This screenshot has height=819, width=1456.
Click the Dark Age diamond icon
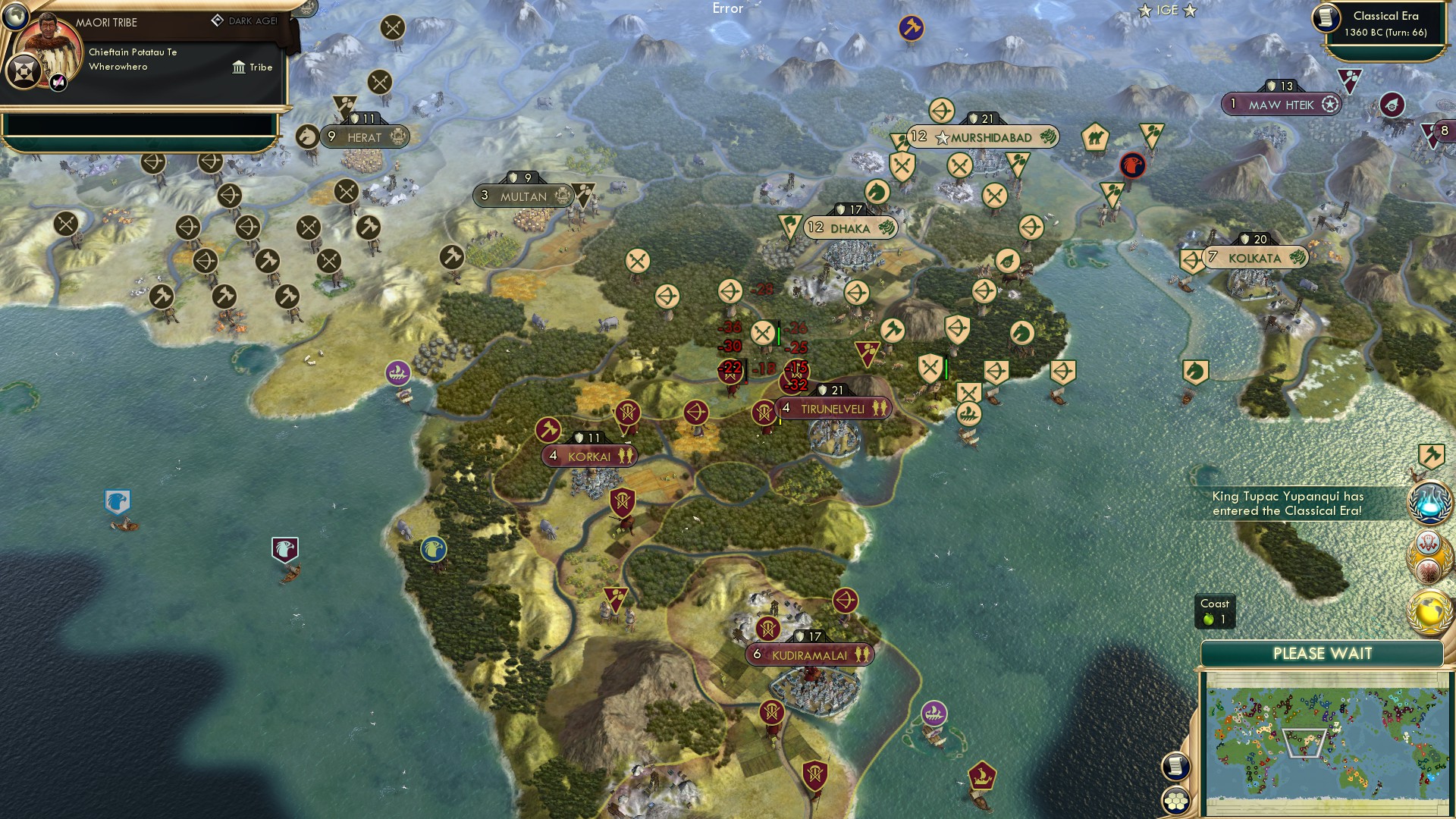coord(218,20)
